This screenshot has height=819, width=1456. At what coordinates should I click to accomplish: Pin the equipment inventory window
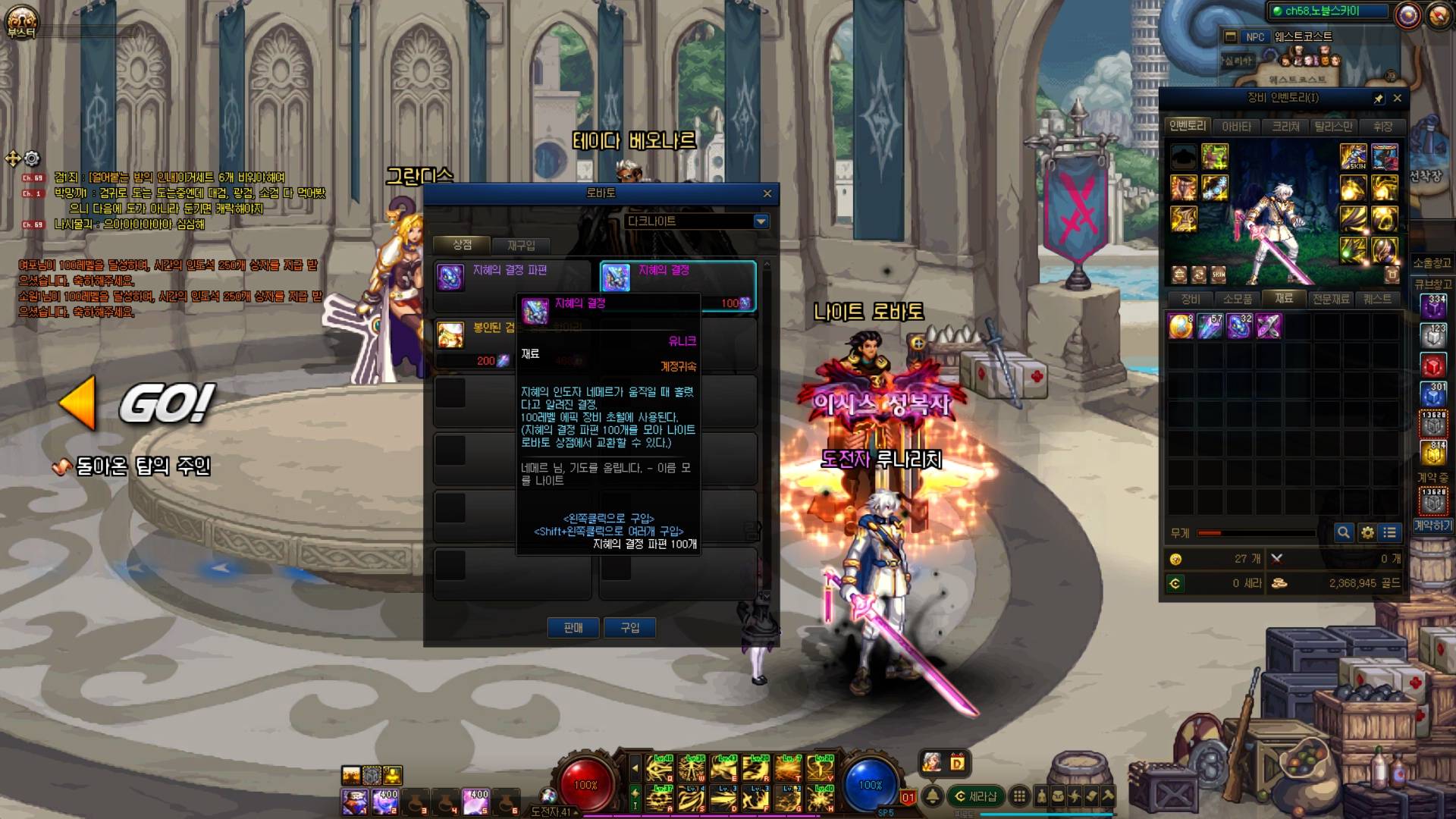(x=1379, y=99)
